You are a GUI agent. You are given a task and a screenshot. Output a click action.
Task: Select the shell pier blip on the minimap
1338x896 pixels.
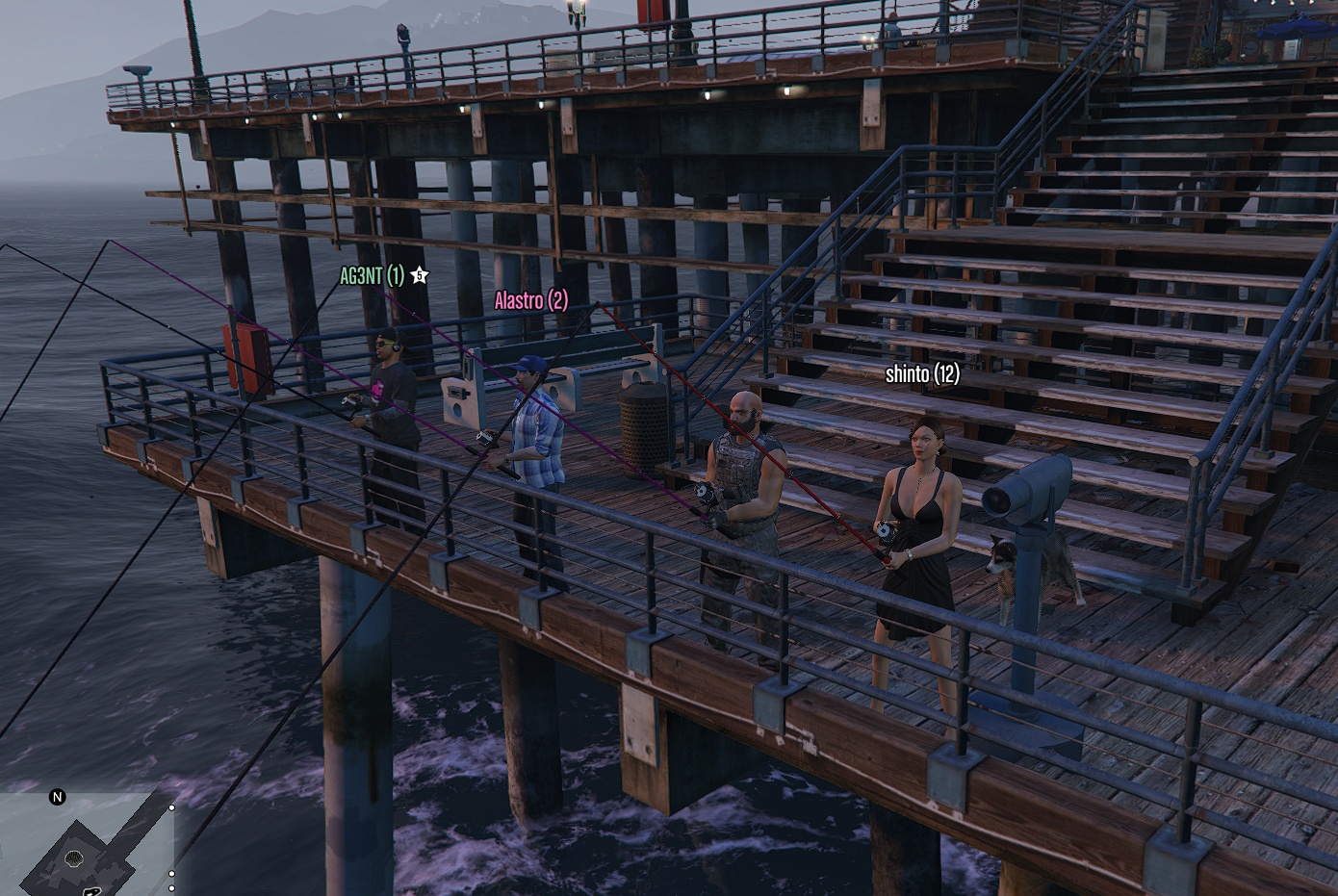pyautogui.click(x=73, y=858)
